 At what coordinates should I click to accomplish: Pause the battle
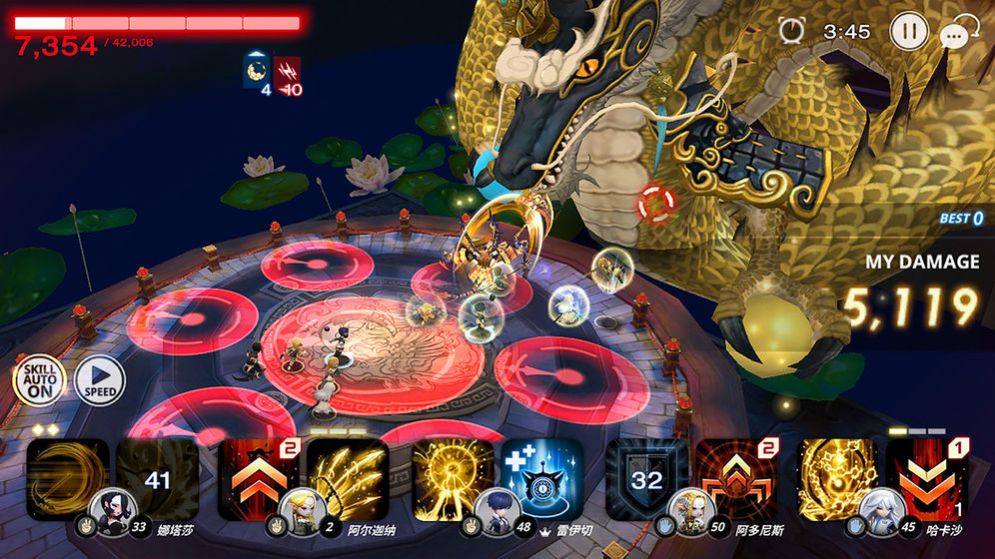coord(909,31)
